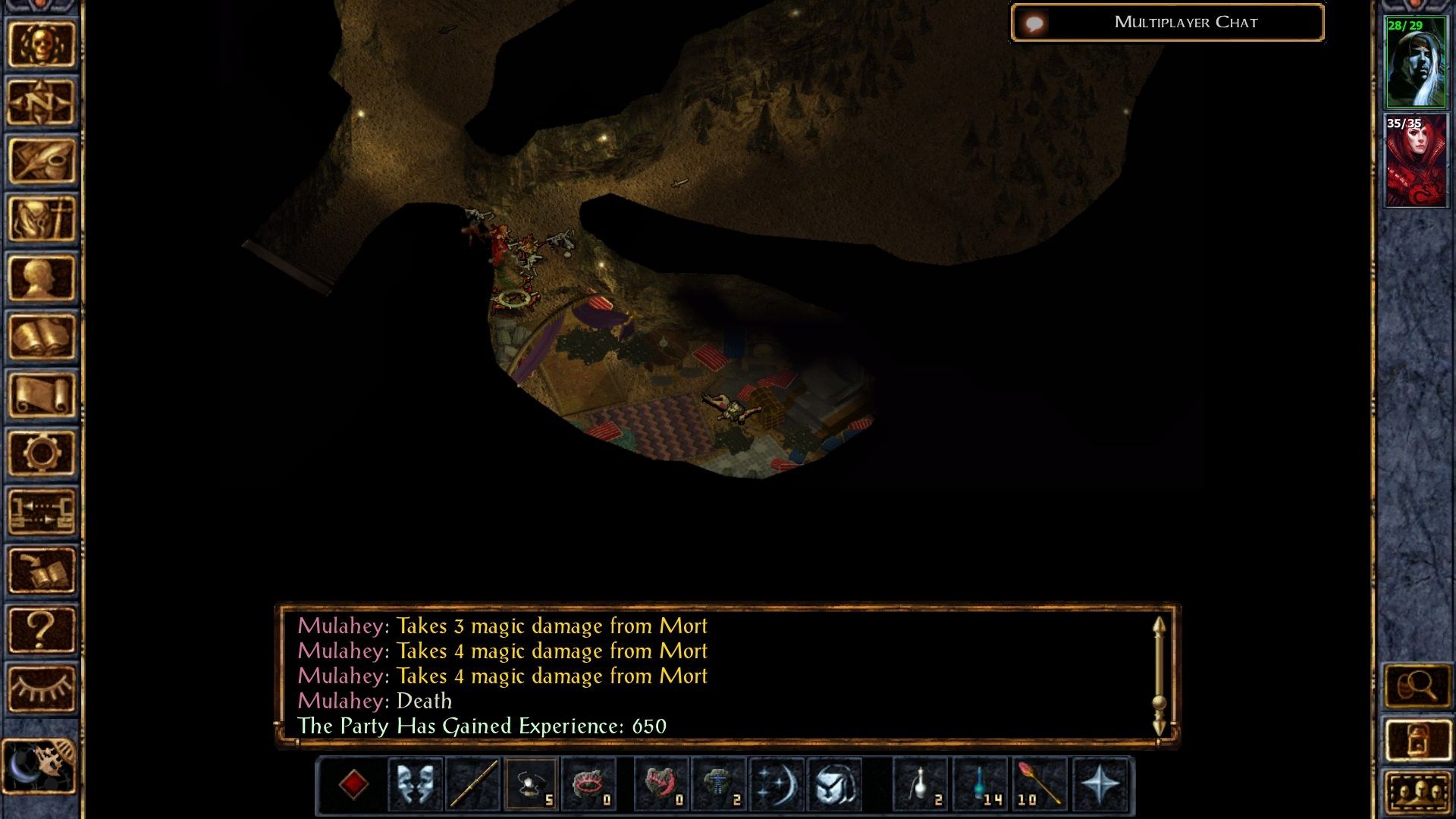Open the mage spellbook icon

coord(42,336)
